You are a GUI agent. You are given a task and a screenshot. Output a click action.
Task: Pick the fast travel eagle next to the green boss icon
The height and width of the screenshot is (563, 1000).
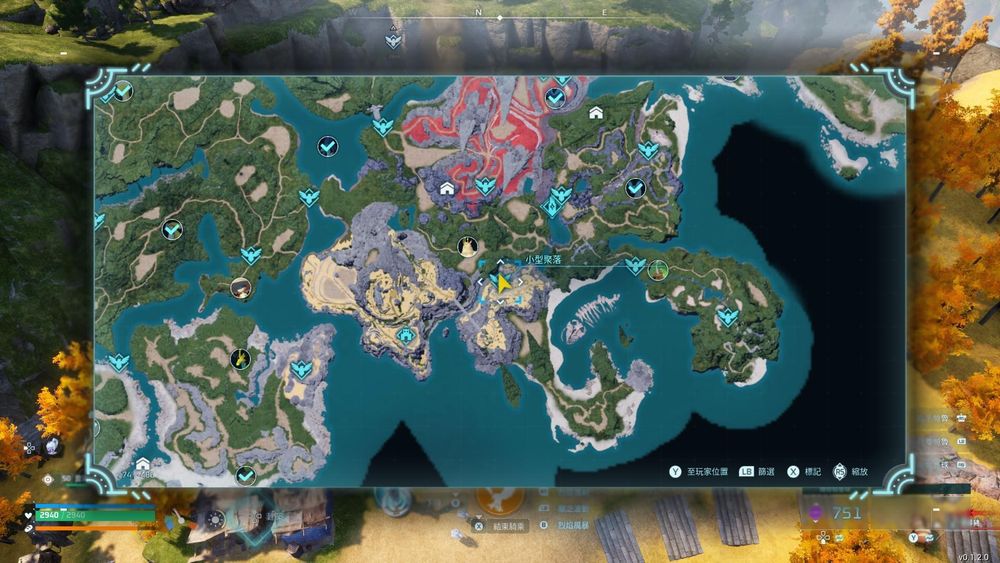635,265
